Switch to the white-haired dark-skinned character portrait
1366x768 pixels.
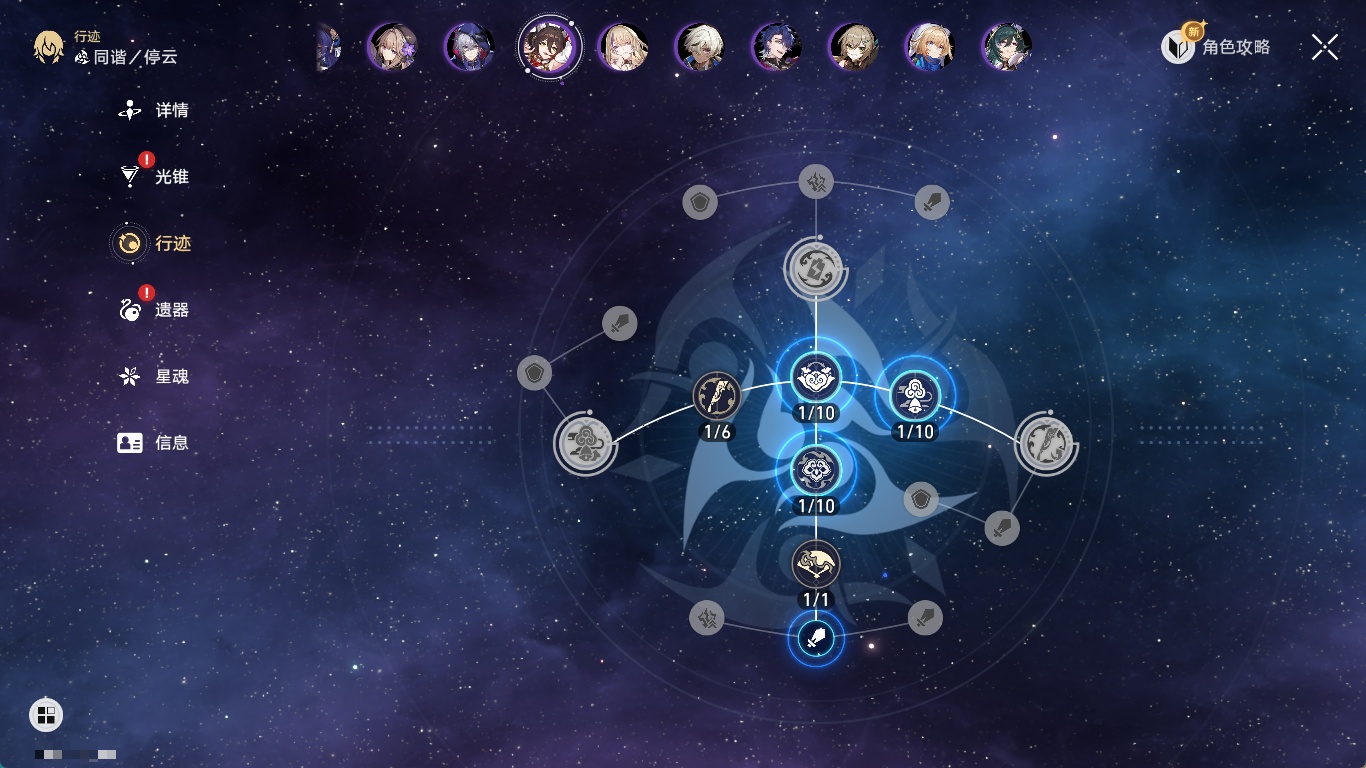pos(700,47)
